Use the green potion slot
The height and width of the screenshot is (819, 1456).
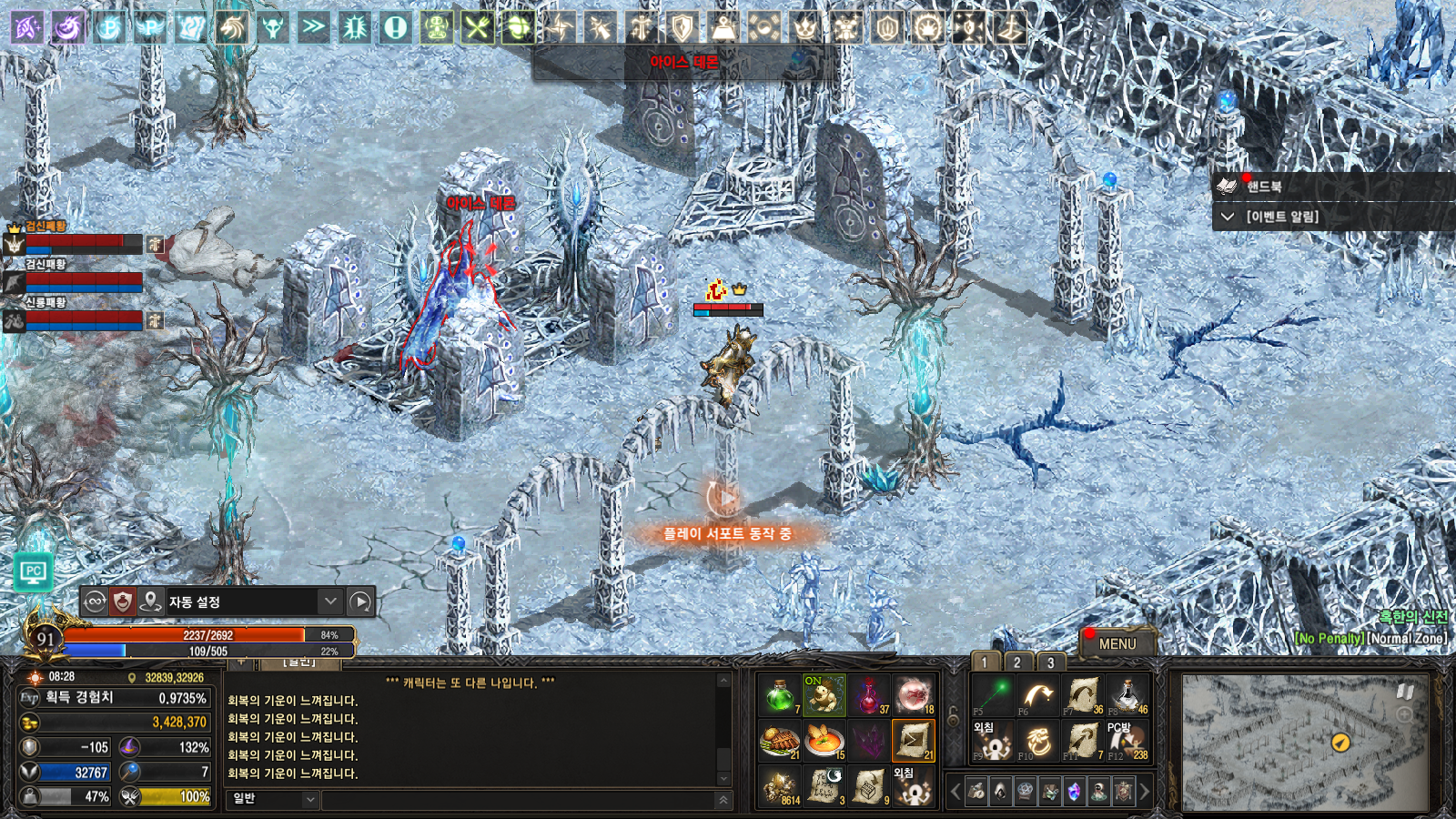(x=780, y=696)
